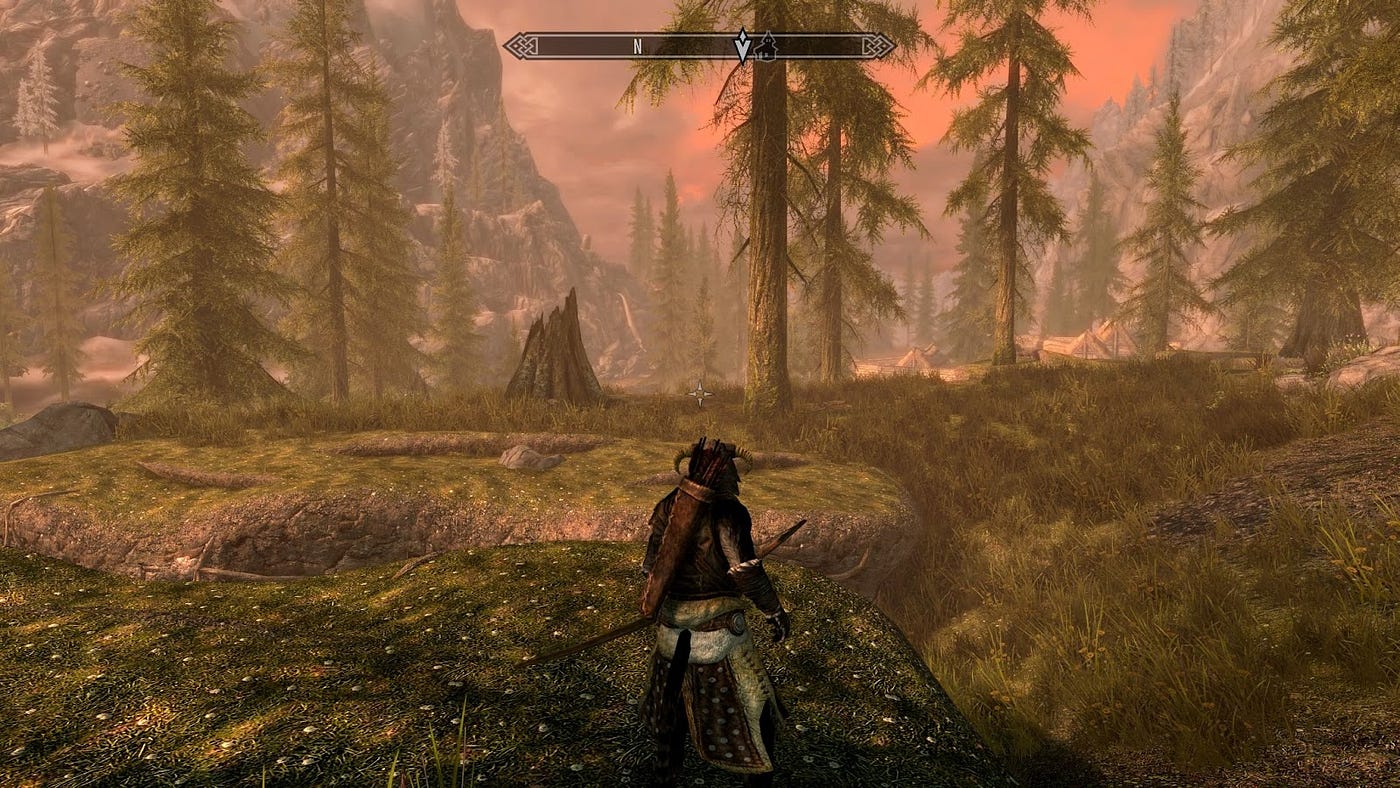
Task: Click the North letter on the compass bar
Action: pyautogui.click(x=637, y=46)
